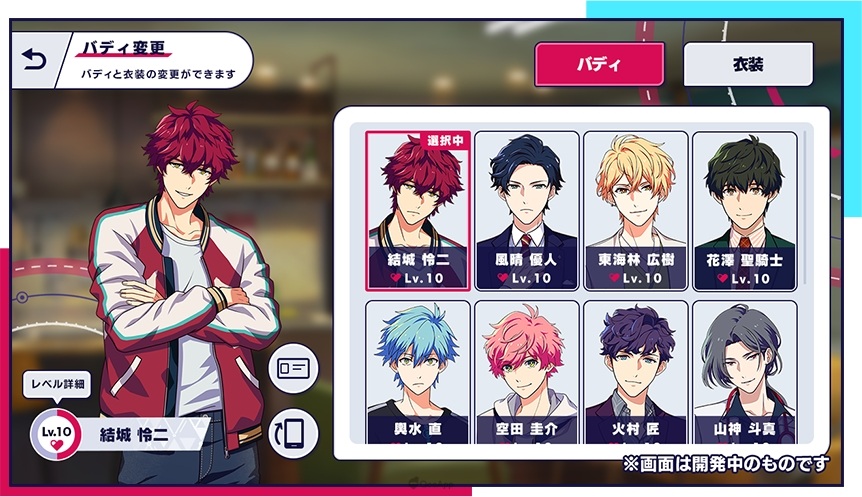Tap the phone rotate icon button
This screenshot has height=497, width=862.
point(294,434)
